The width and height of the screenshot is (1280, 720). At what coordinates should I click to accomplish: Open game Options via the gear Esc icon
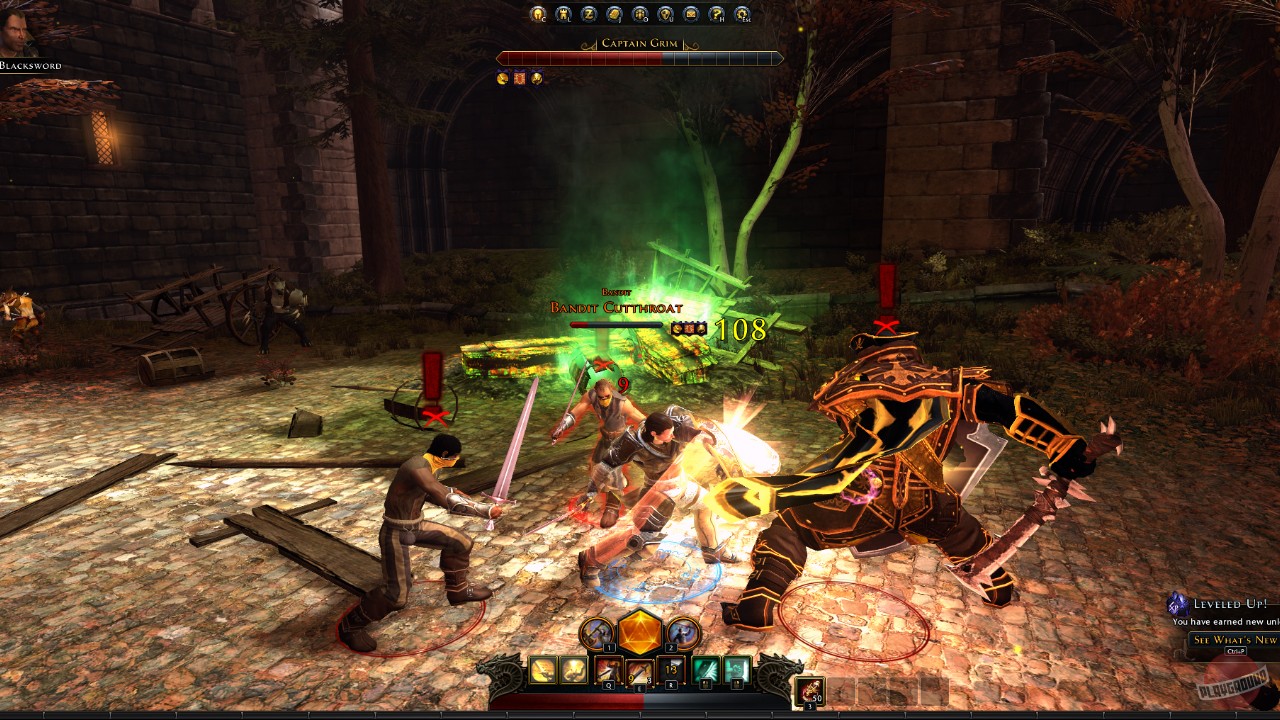[742, 14]
